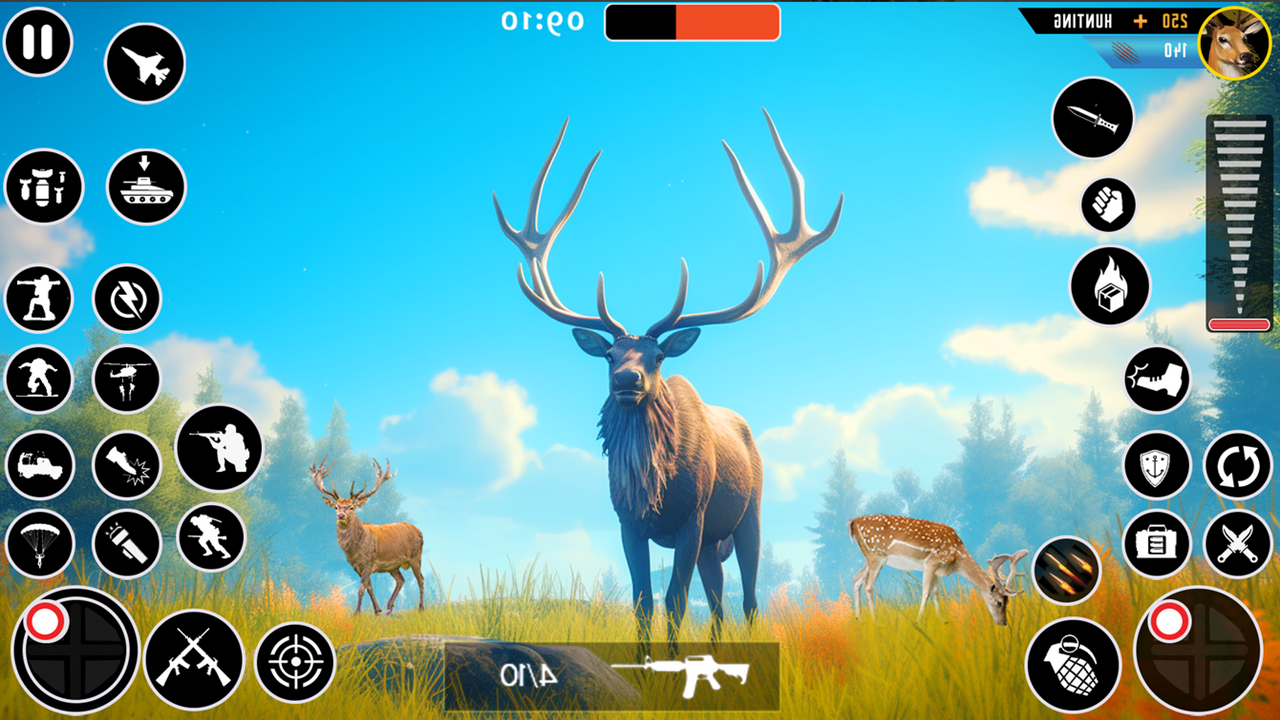Screen dimensions: 1280x720
Task: Deploy the tank vehicle
Action: (146, 187)
